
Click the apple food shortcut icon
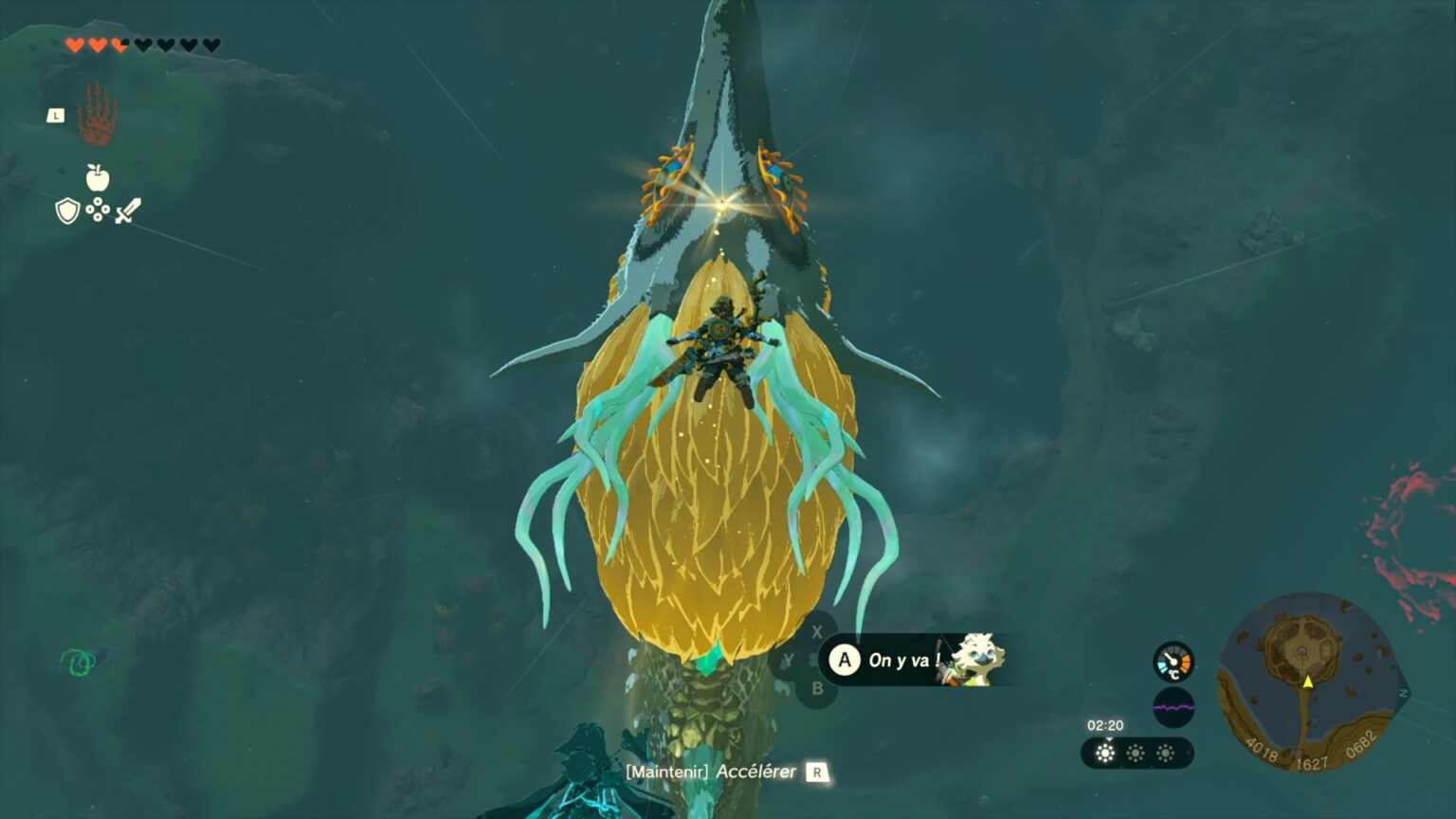[98, 177]
